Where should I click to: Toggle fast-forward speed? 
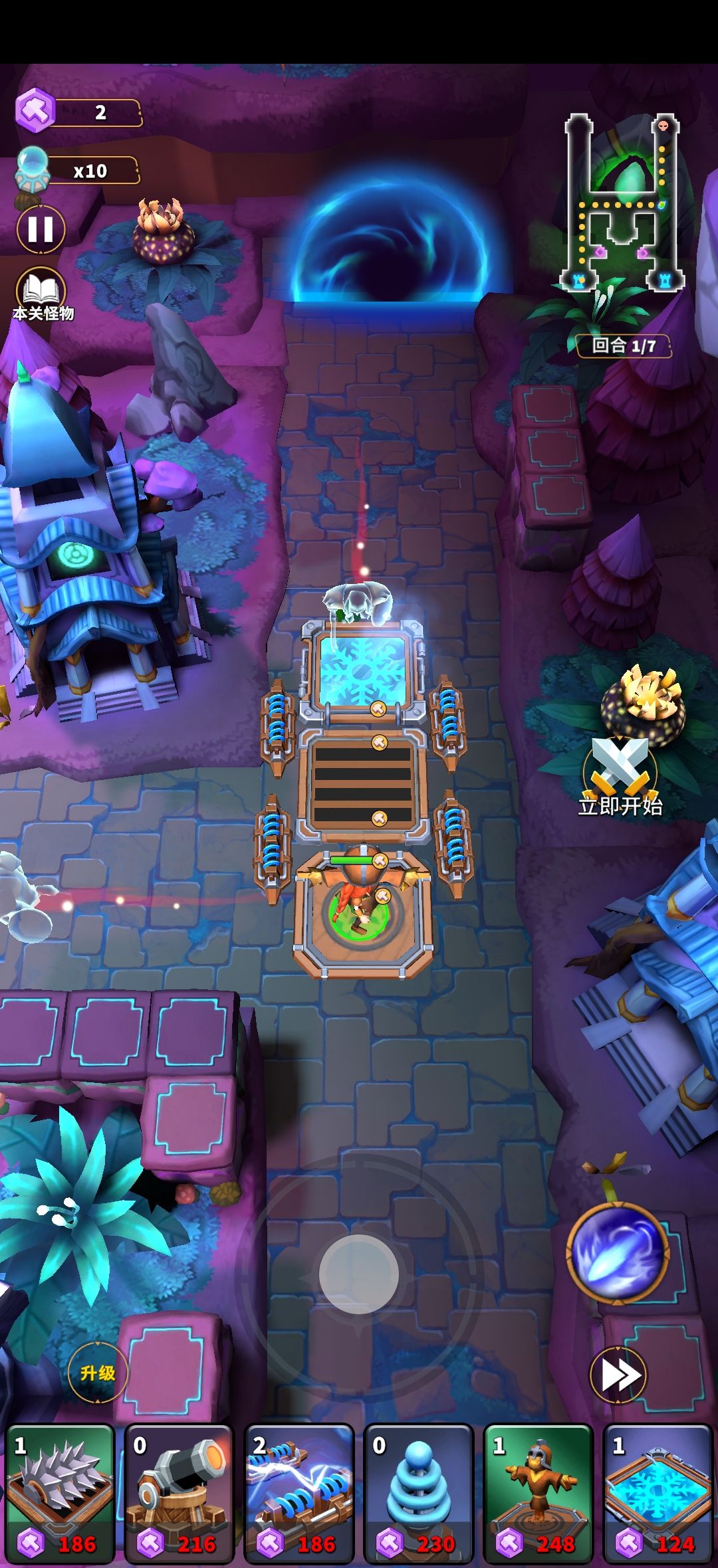pyautogui.click(x=618, y=1375)
